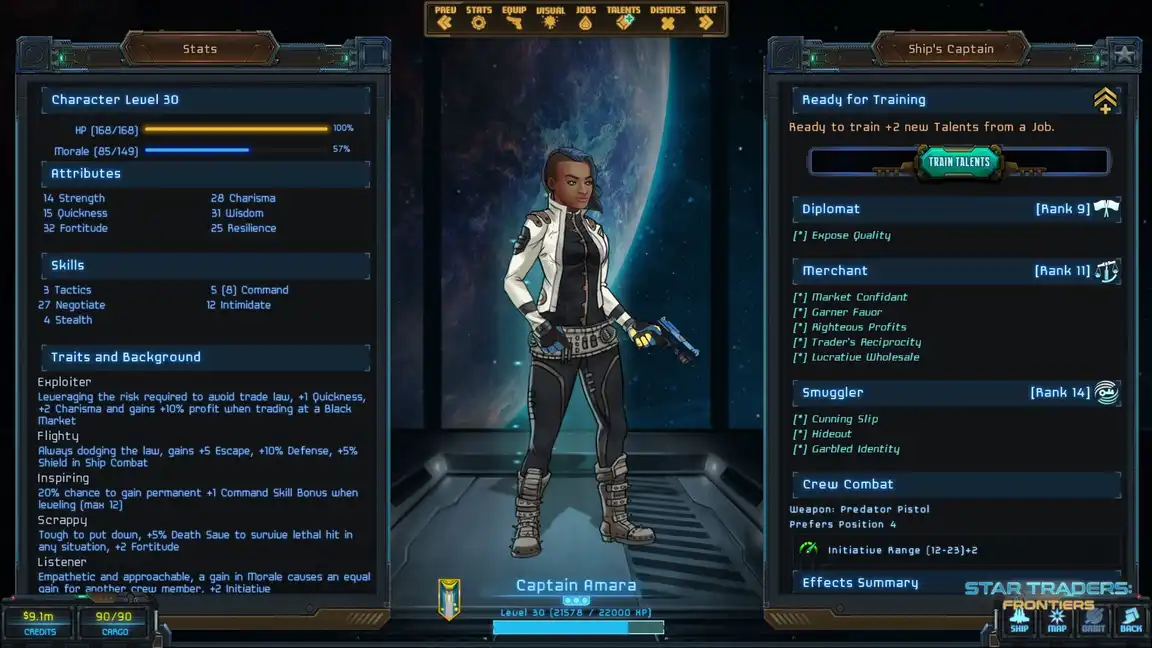Go to the next crew member

click(x=706, y=18)
